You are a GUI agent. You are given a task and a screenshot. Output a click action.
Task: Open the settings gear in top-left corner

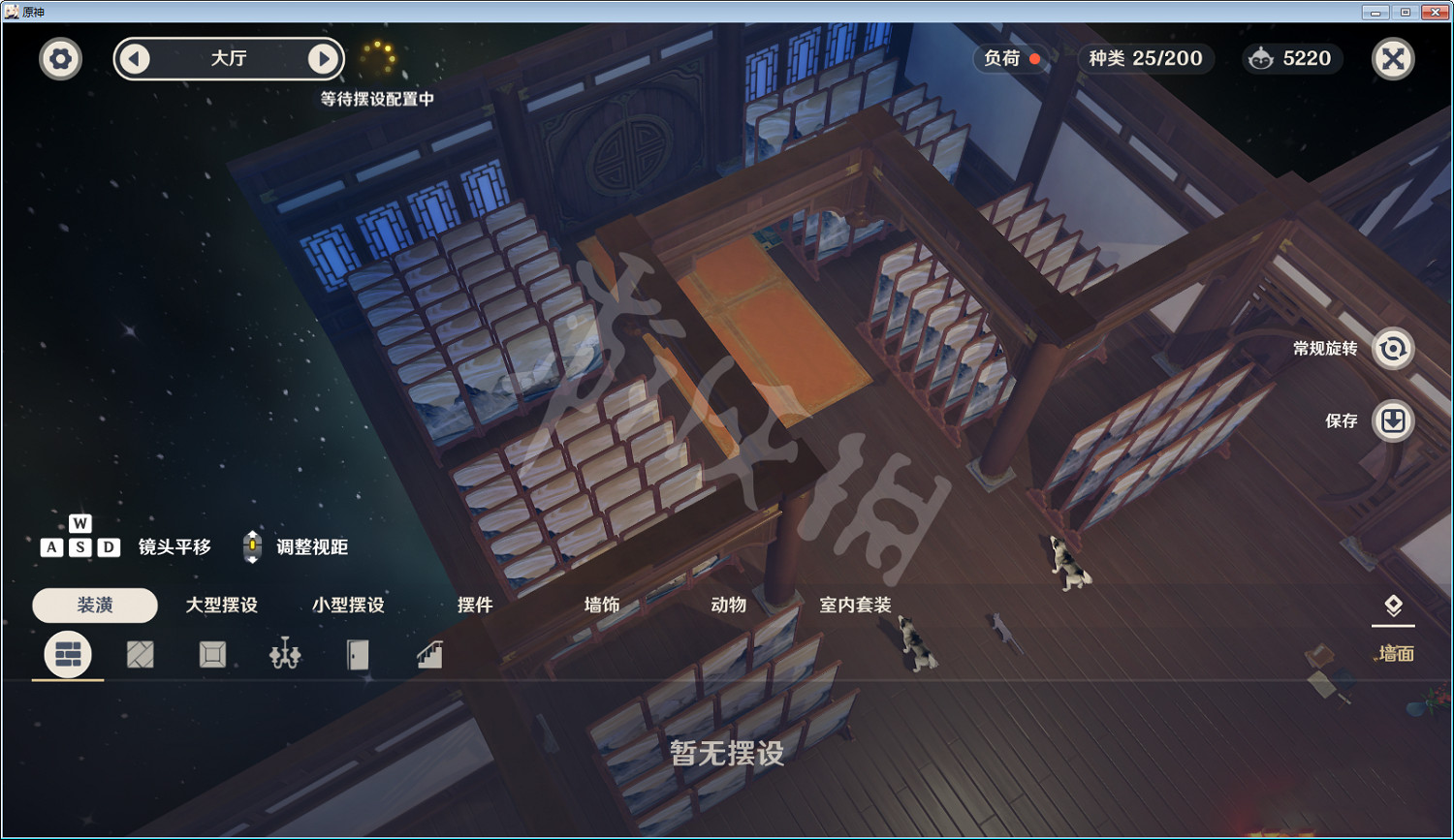(x=59, y=58)
